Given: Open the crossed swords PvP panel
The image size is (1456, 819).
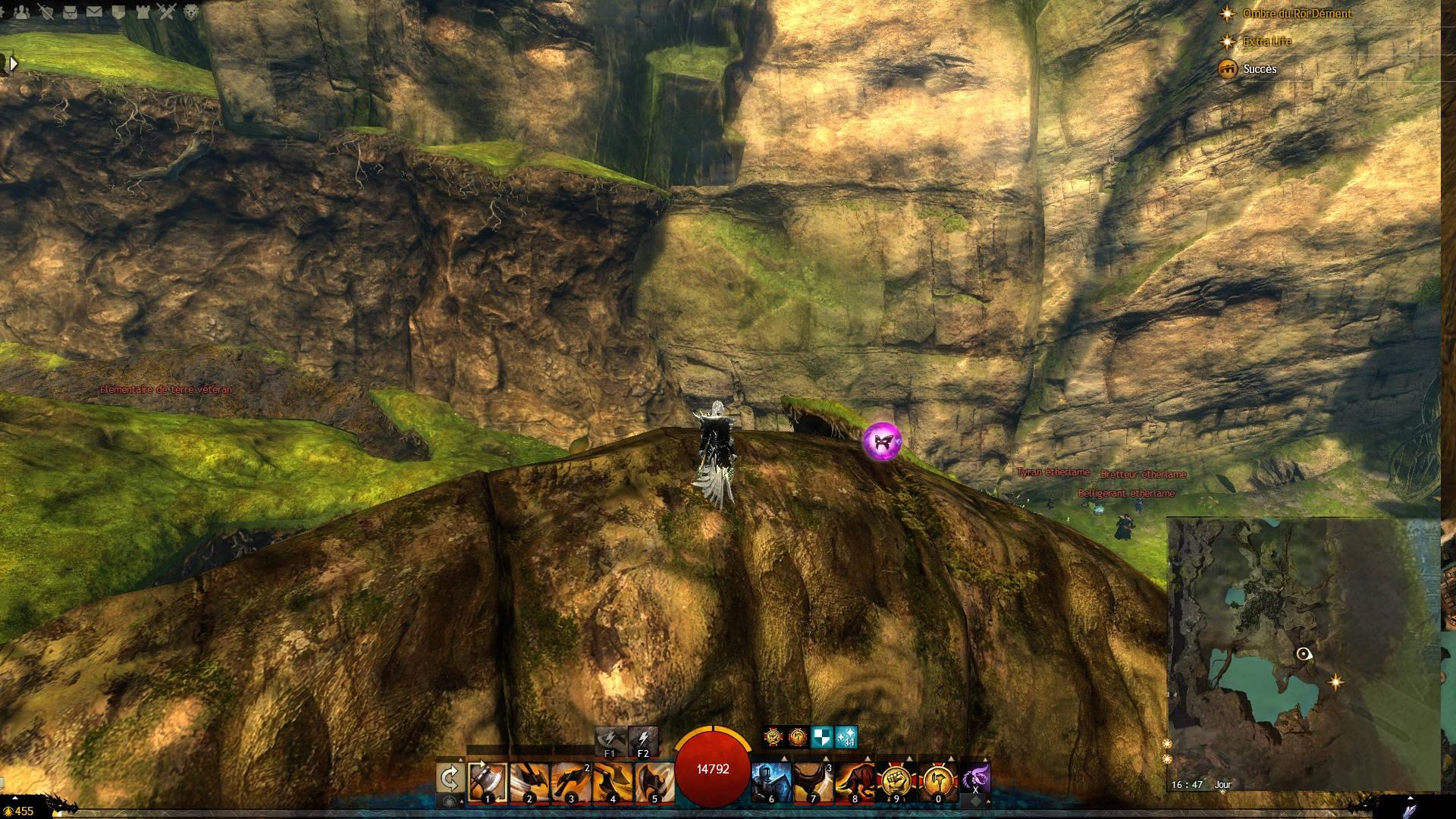Looking at the screenshot, I should [168, 12].
